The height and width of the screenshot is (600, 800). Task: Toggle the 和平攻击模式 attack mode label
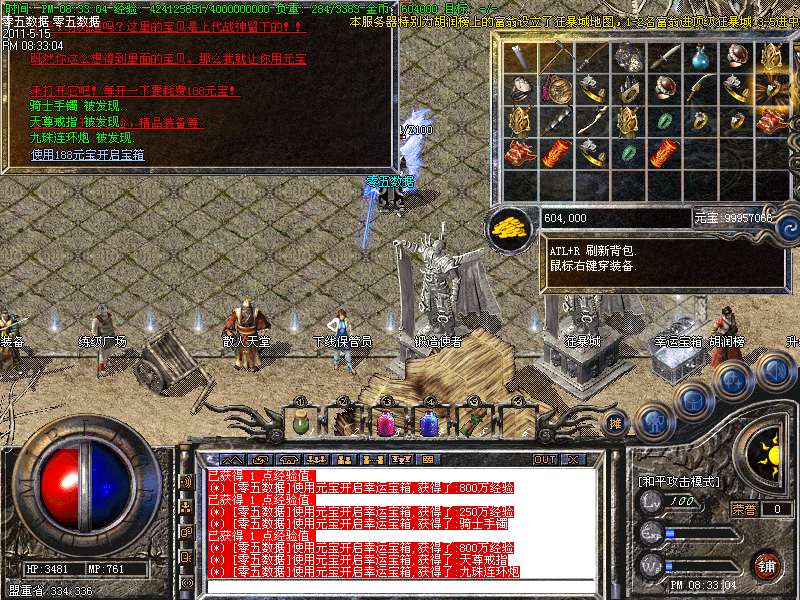pyautogui.click(x=679, y=481)
